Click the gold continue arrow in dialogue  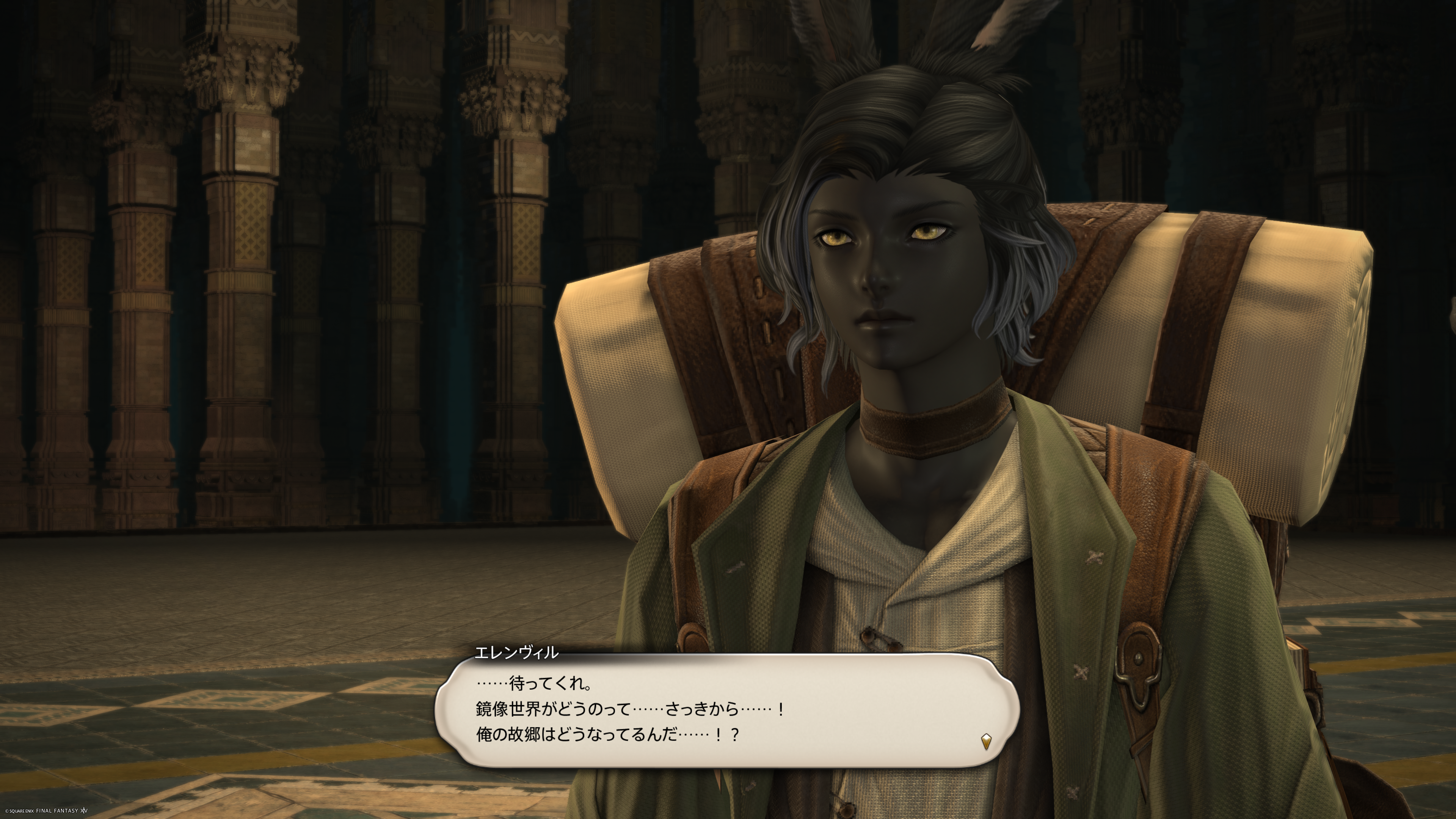pos(986,741)
